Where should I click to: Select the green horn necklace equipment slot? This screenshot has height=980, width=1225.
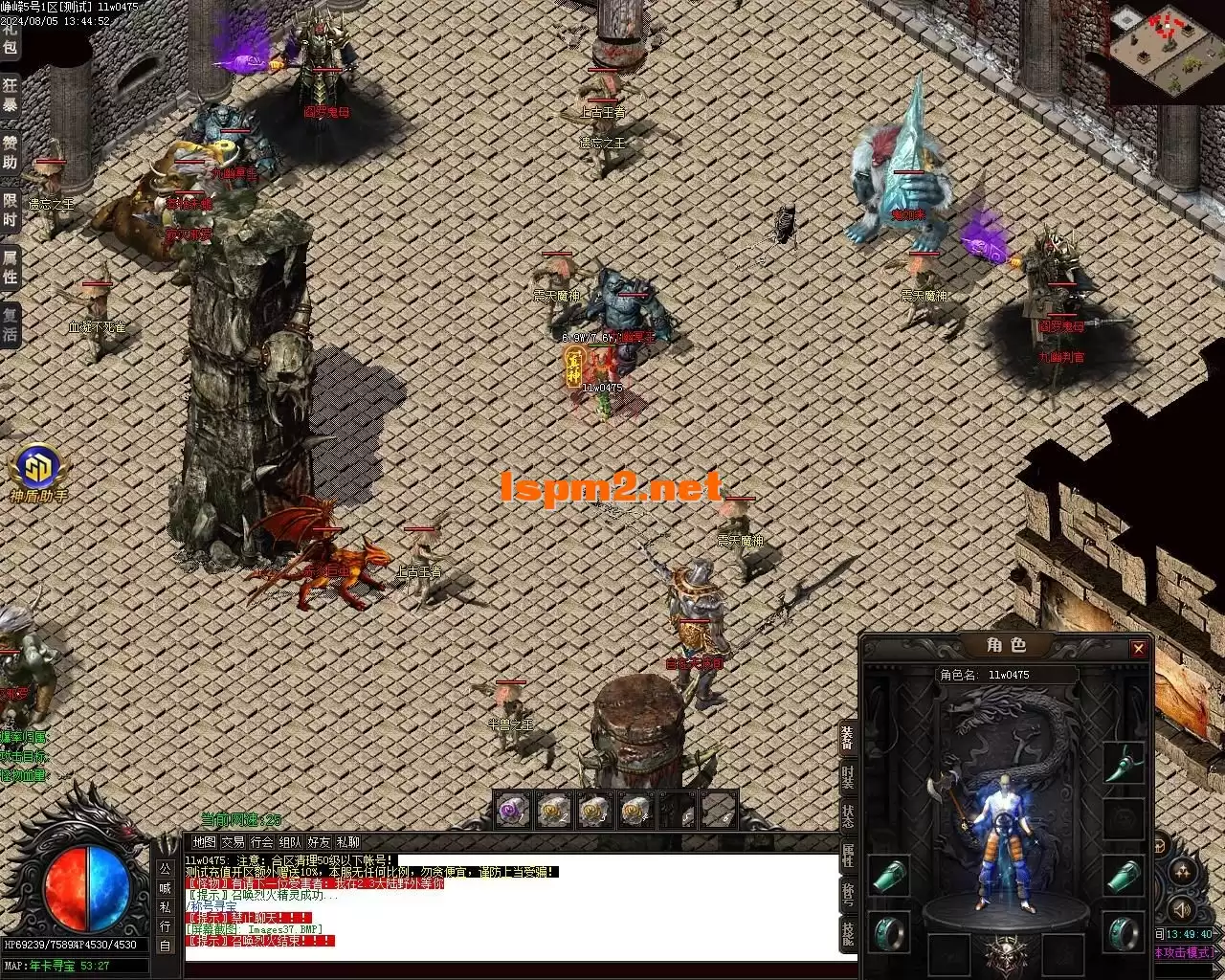click(1123, 763)
